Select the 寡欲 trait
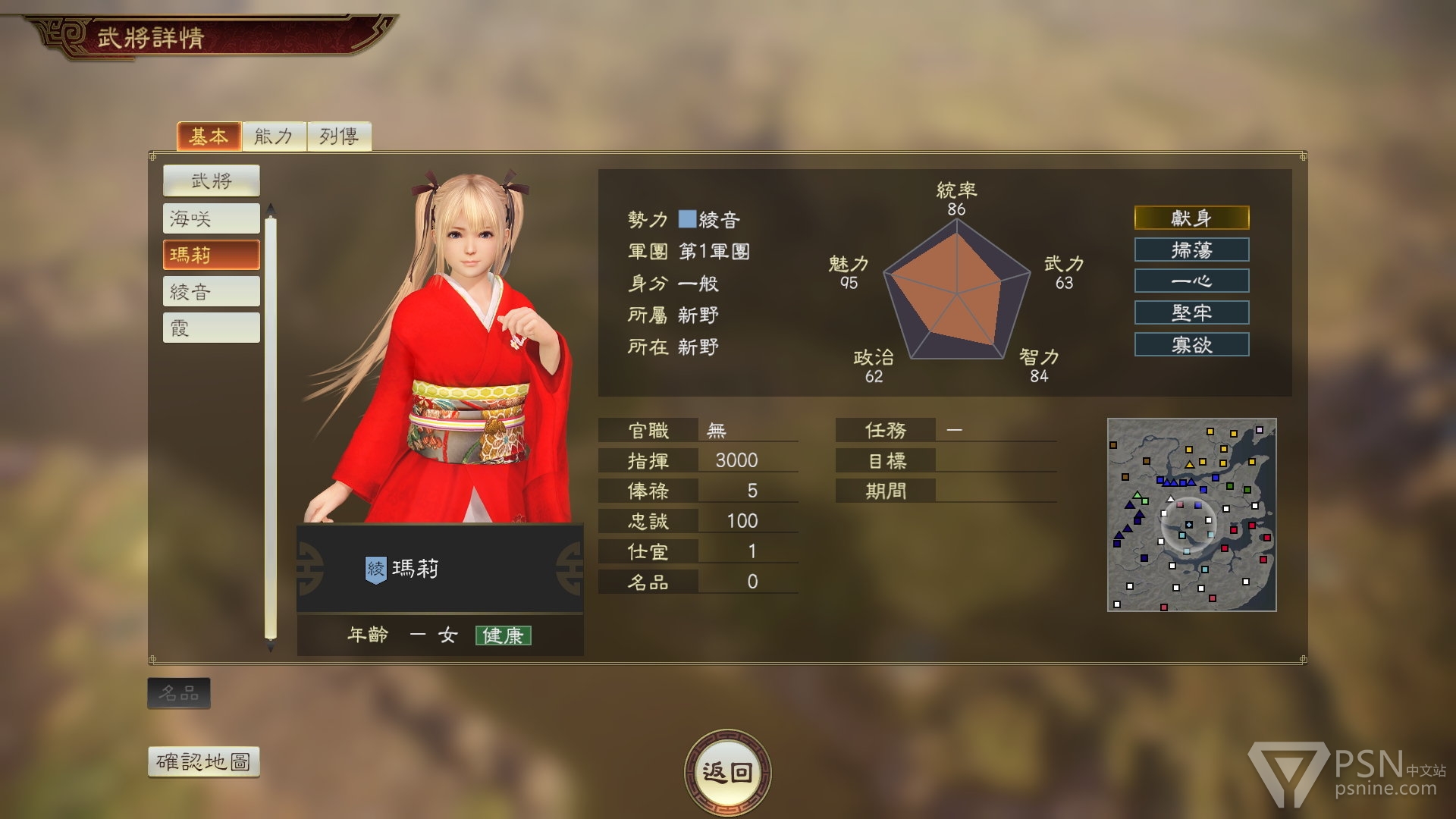 [1191, 344]
